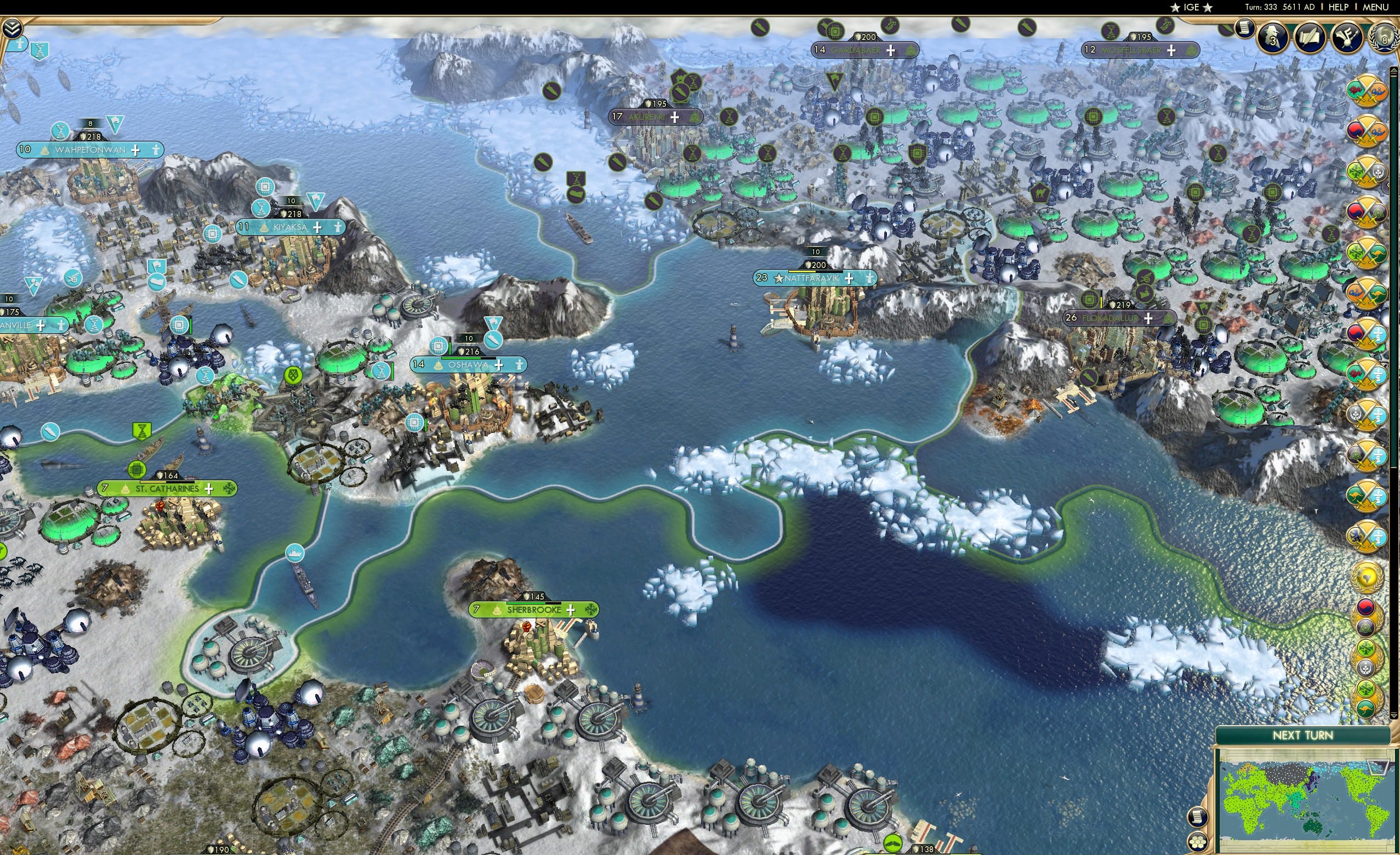Click the star capital icon on Nattfaravik's banner
This screenshot has height=855, width=1400.
778,279
